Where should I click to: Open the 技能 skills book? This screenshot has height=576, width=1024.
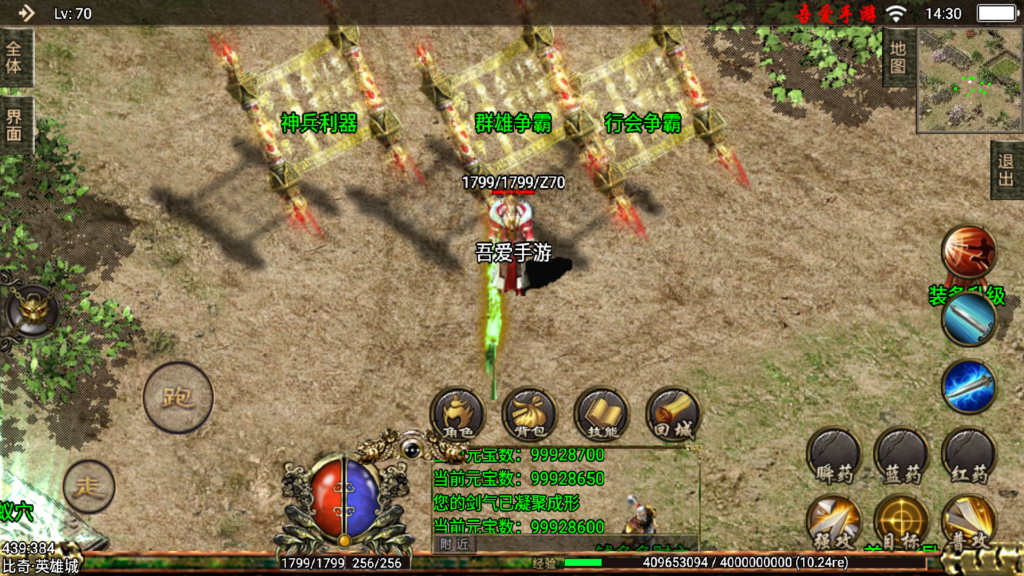601,415
